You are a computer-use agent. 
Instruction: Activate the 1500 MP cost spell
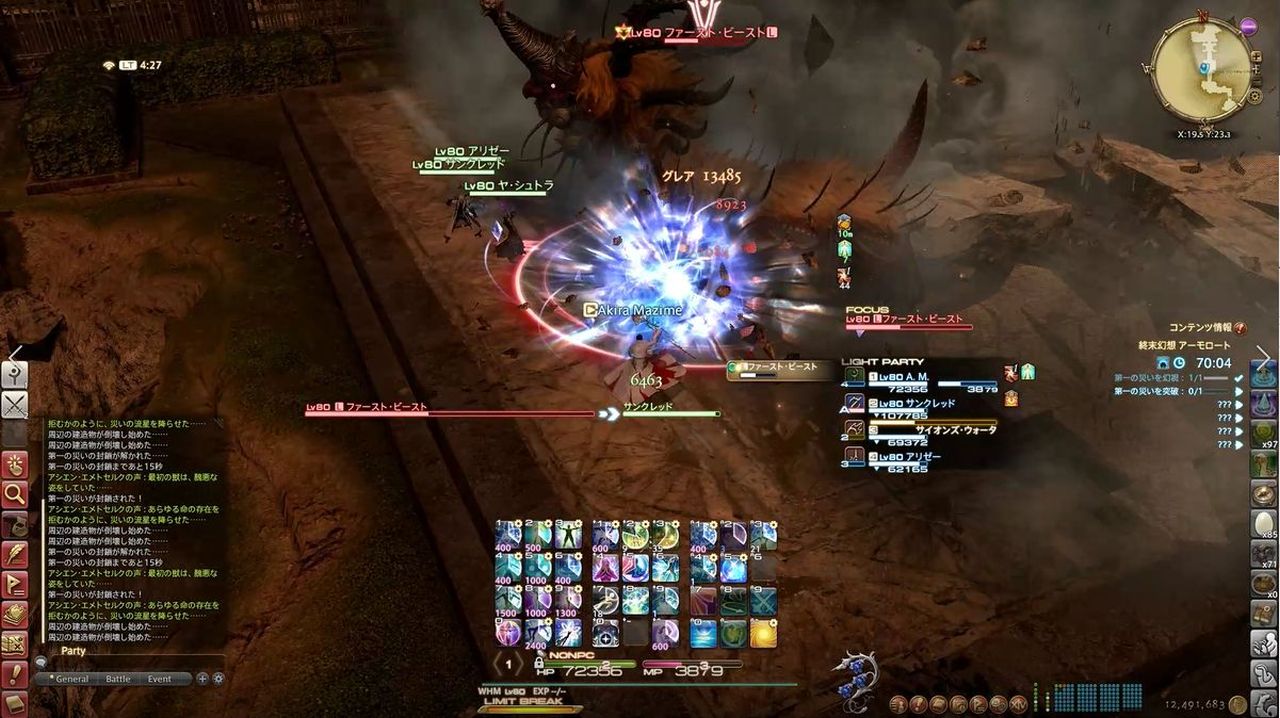click(509, 600)
